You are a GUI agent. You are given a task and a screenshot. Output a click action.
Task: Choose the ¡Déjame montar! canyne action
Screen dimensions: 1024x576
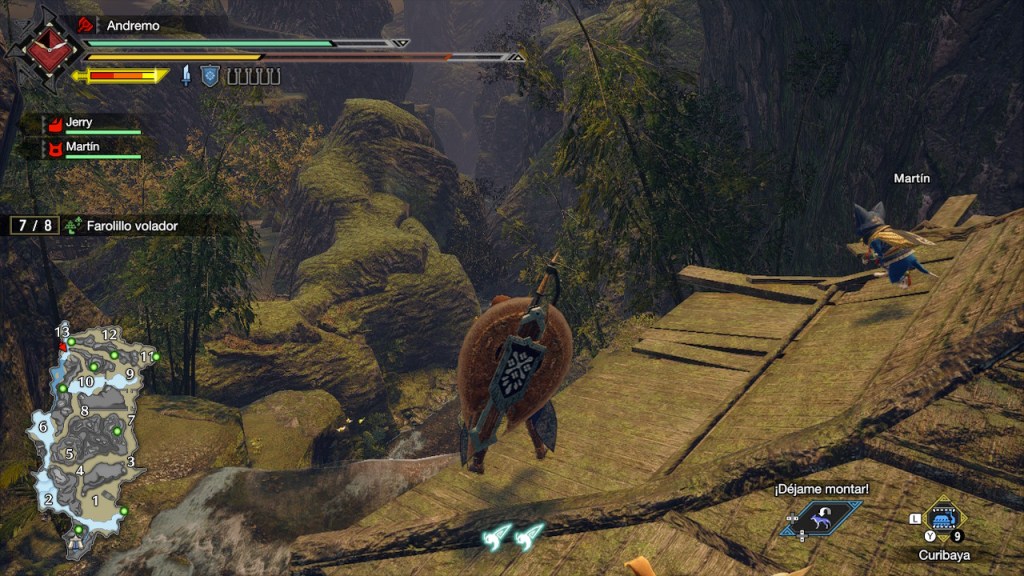click(822, 517)
